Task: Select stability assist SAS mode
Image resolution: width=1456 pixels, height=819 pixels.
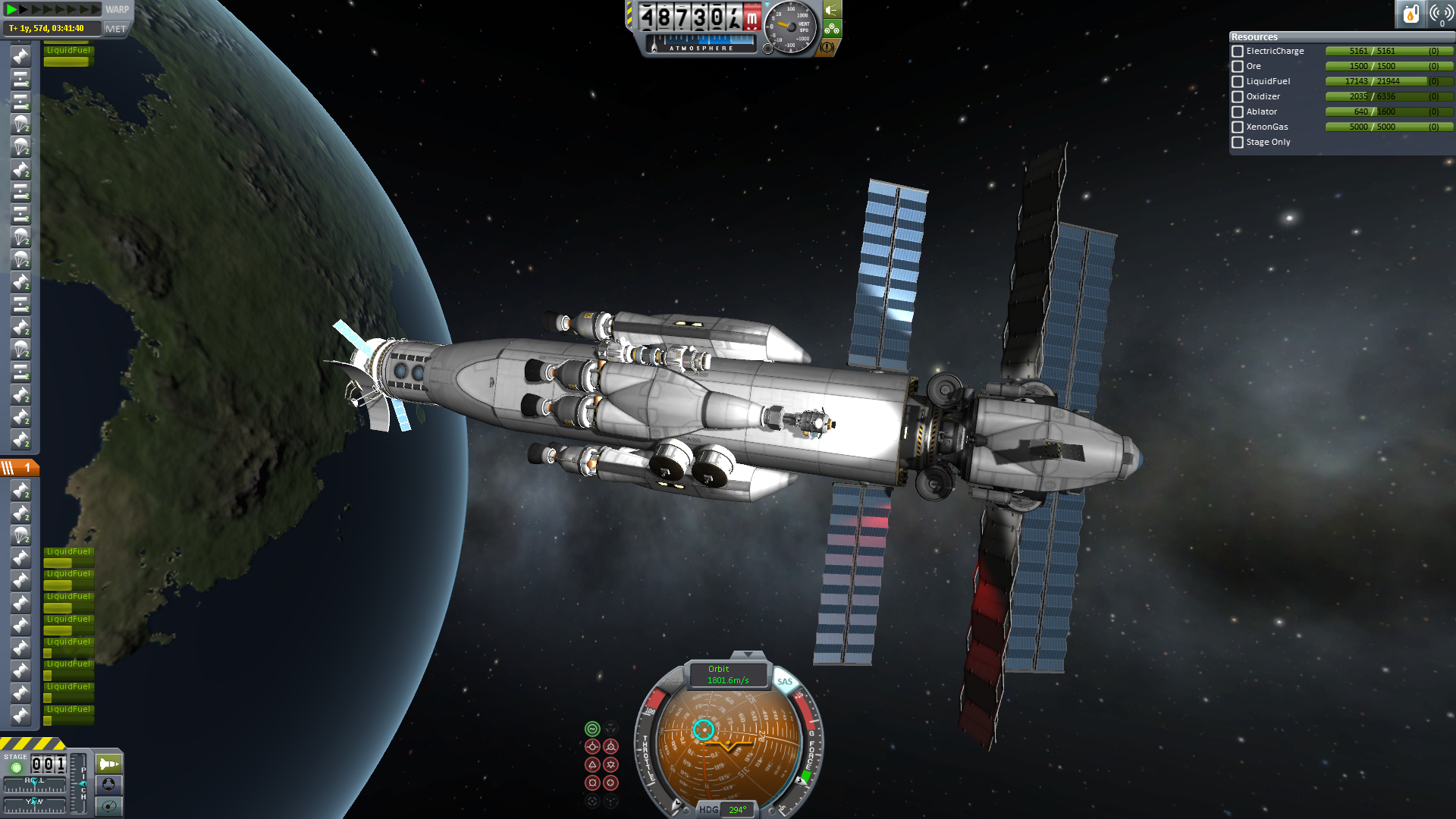Action: [592, 729]
